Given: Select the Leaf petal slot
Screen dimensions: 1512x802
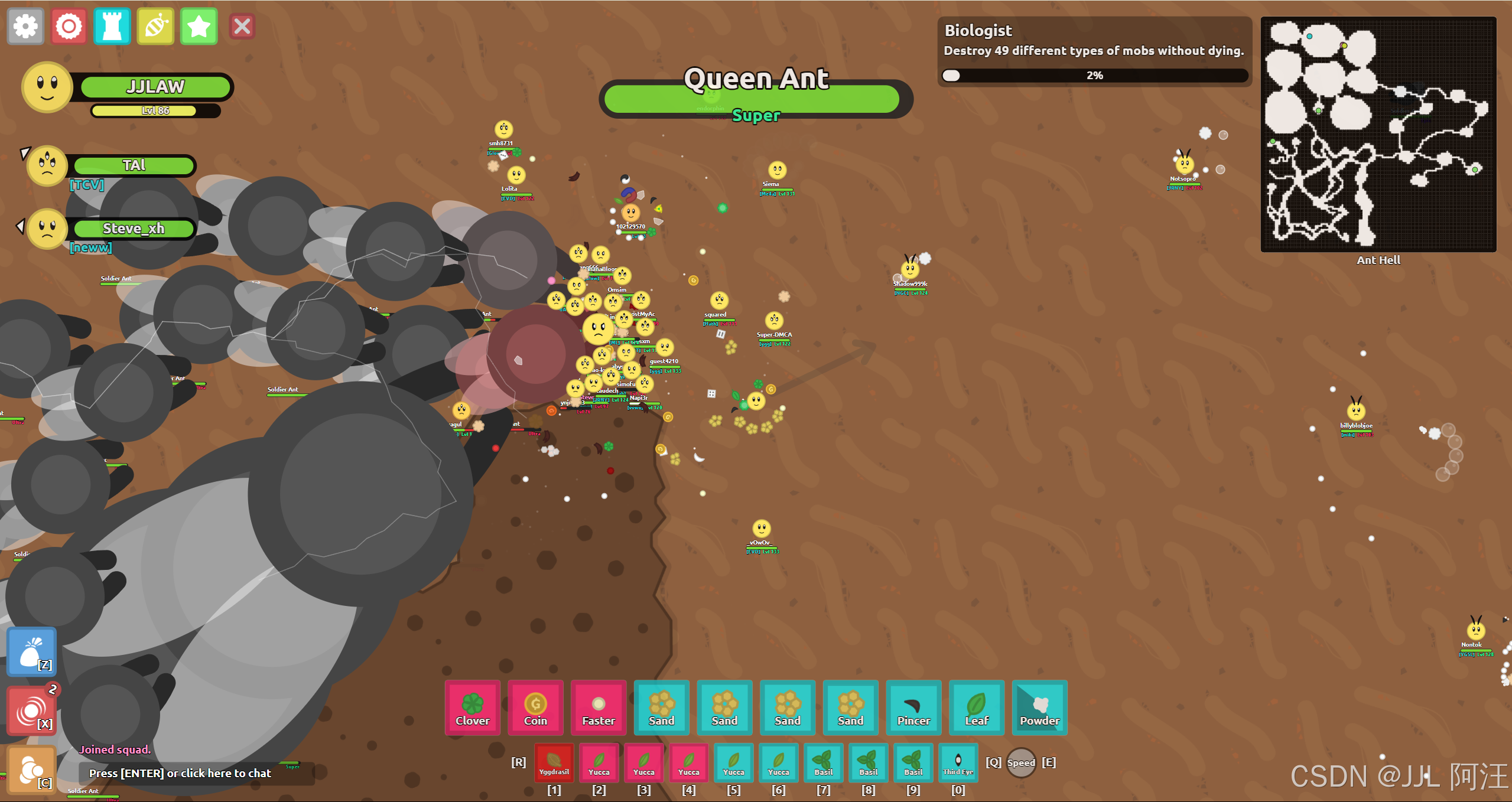Looking at the screenshot, I should coord(977,708).
